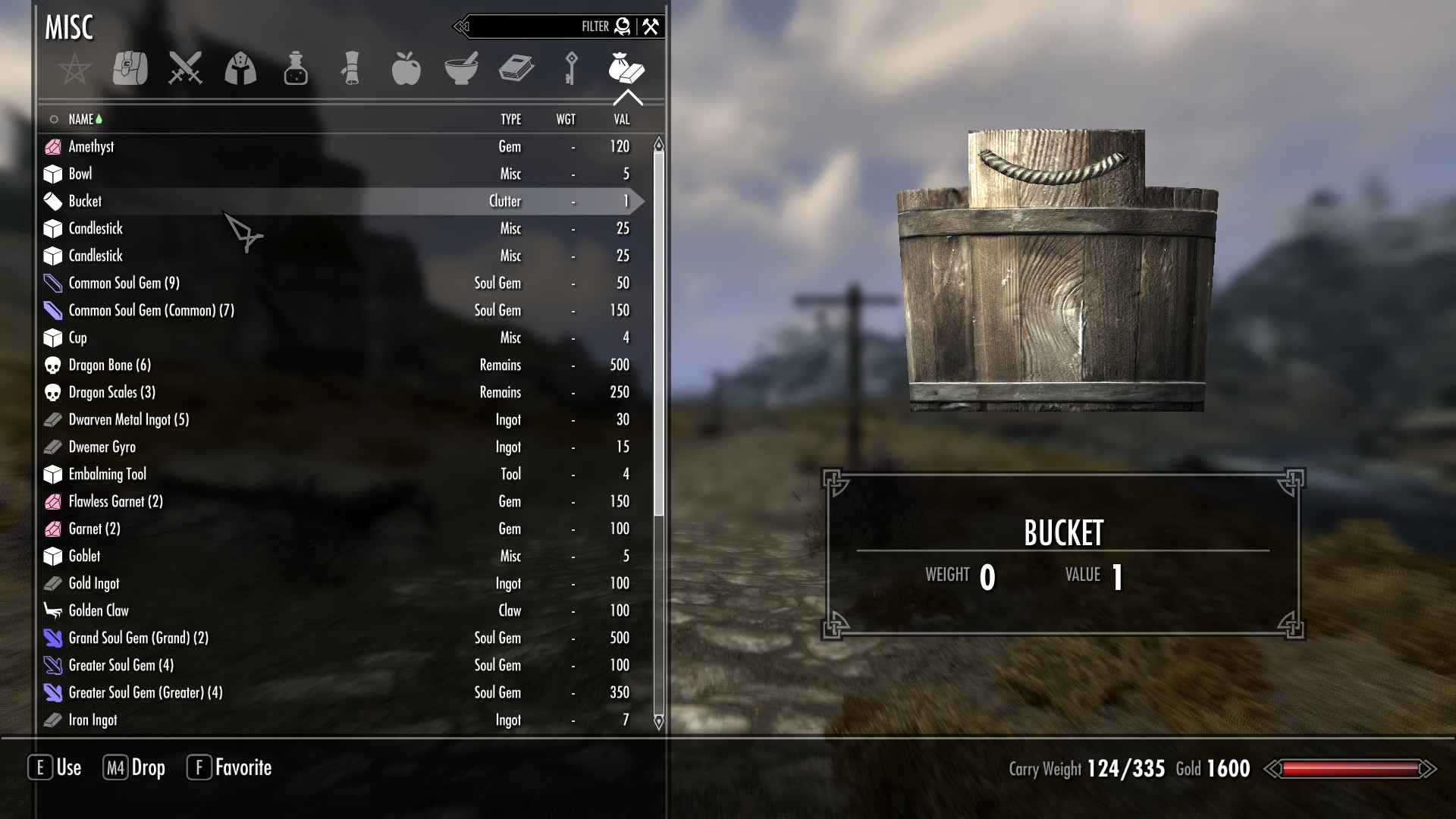The image size is (1456, 819).
Task: Sort the list by the VAL column
Action: click(x=621, y=119)
